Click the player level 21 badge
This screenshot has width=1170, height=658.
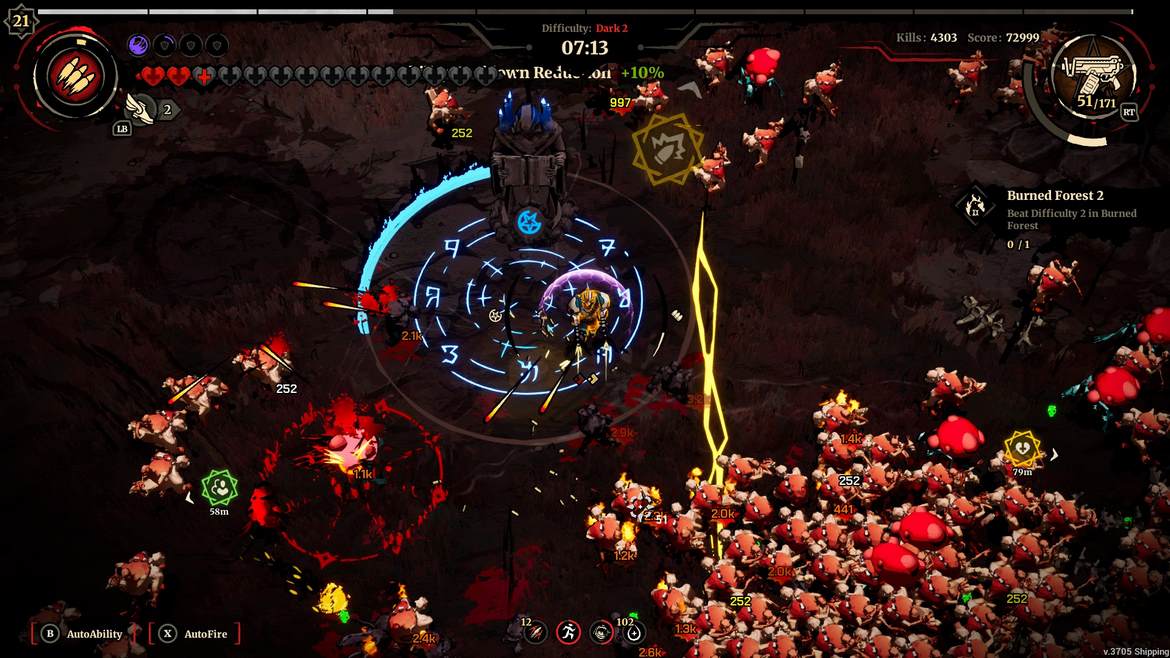(20, 19)
